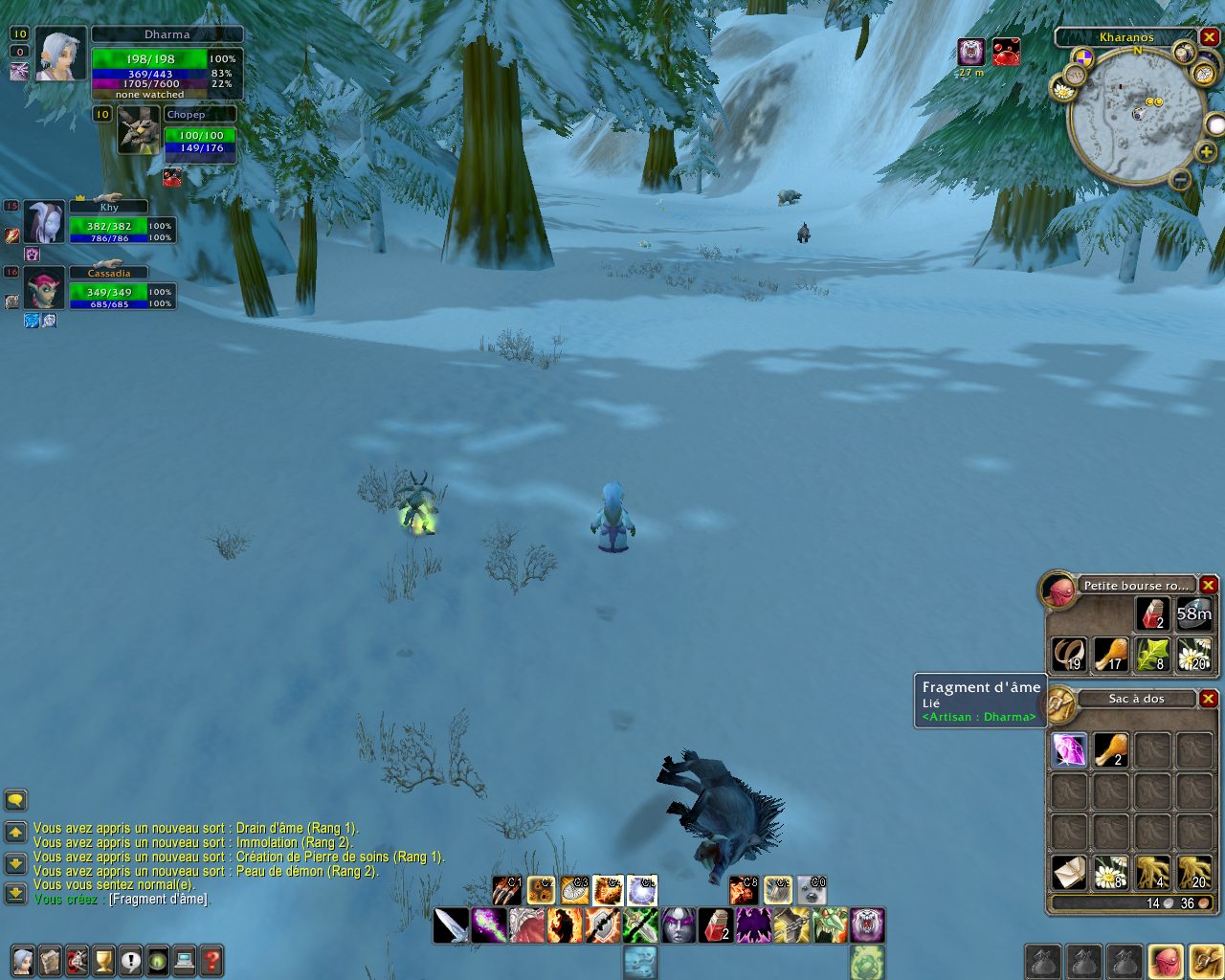Image resolution: width=1225 pixels, height=980 pixels.
Task: Open the character info micro button
Action: [22, 960]
